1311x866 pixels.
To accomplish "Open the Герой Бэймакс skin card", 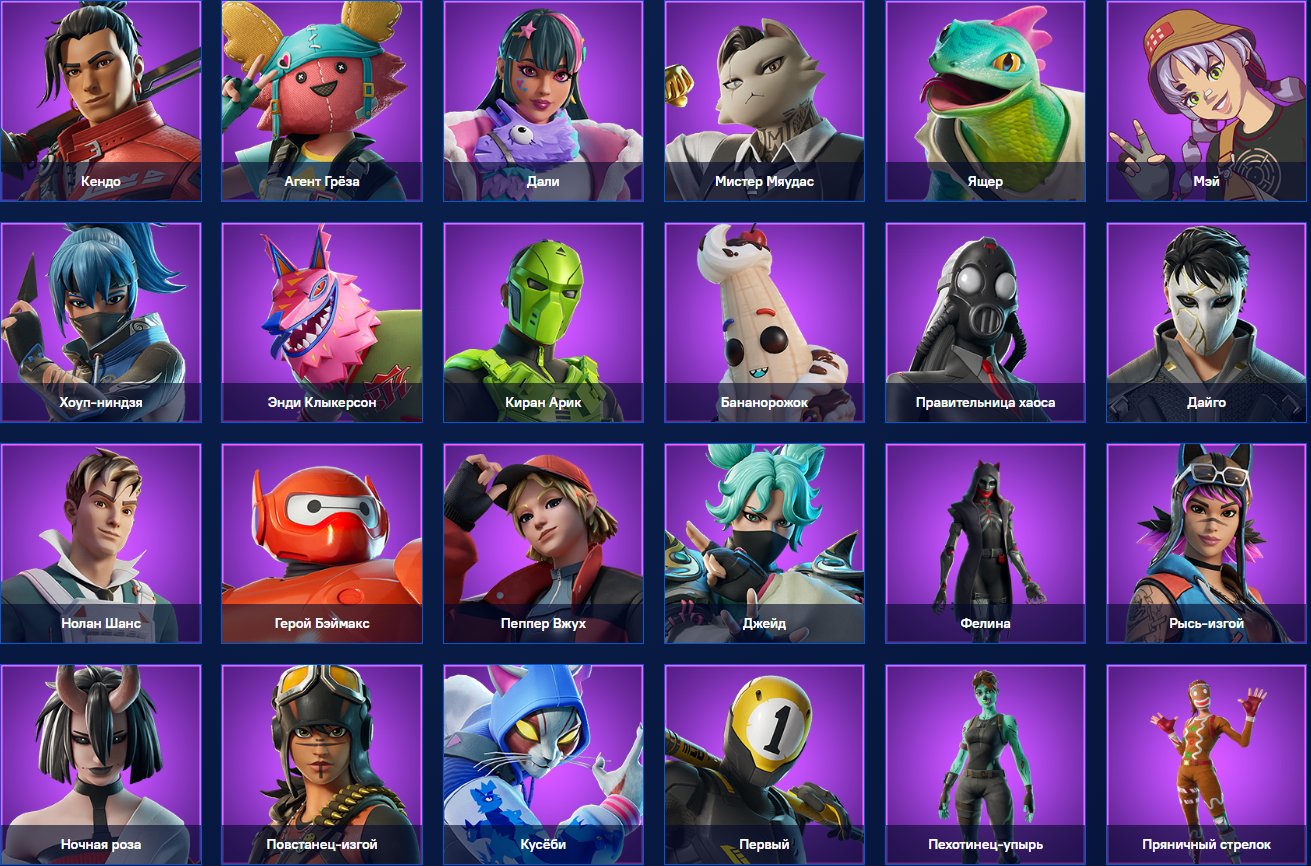I will point(321,543).
